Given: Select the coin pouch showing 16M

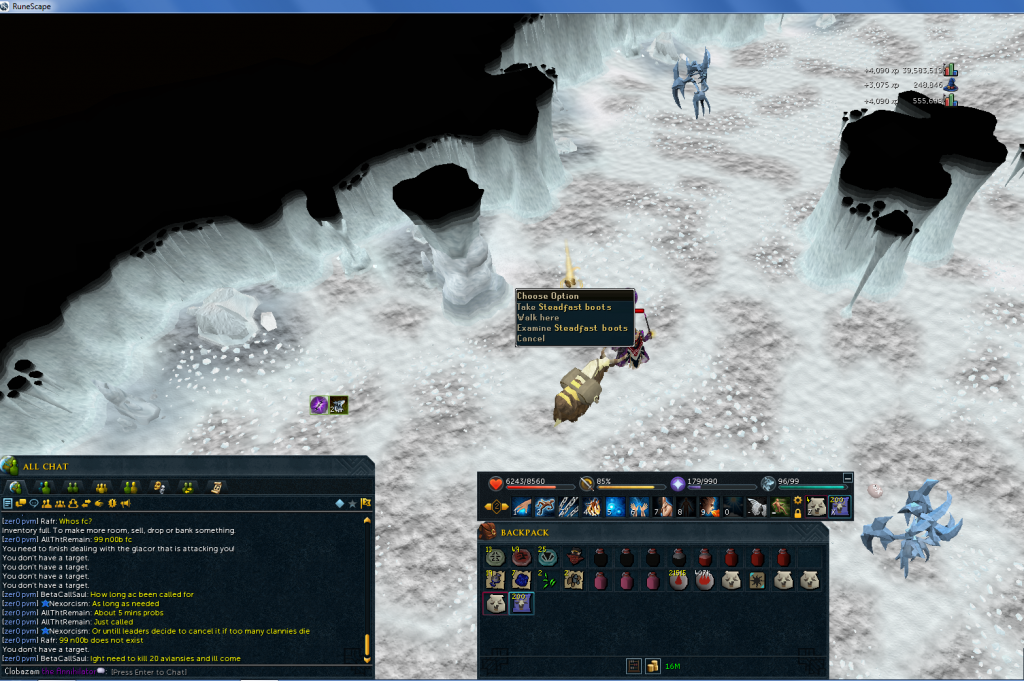Looking at the screenshot, I should (x=652, y=666).
